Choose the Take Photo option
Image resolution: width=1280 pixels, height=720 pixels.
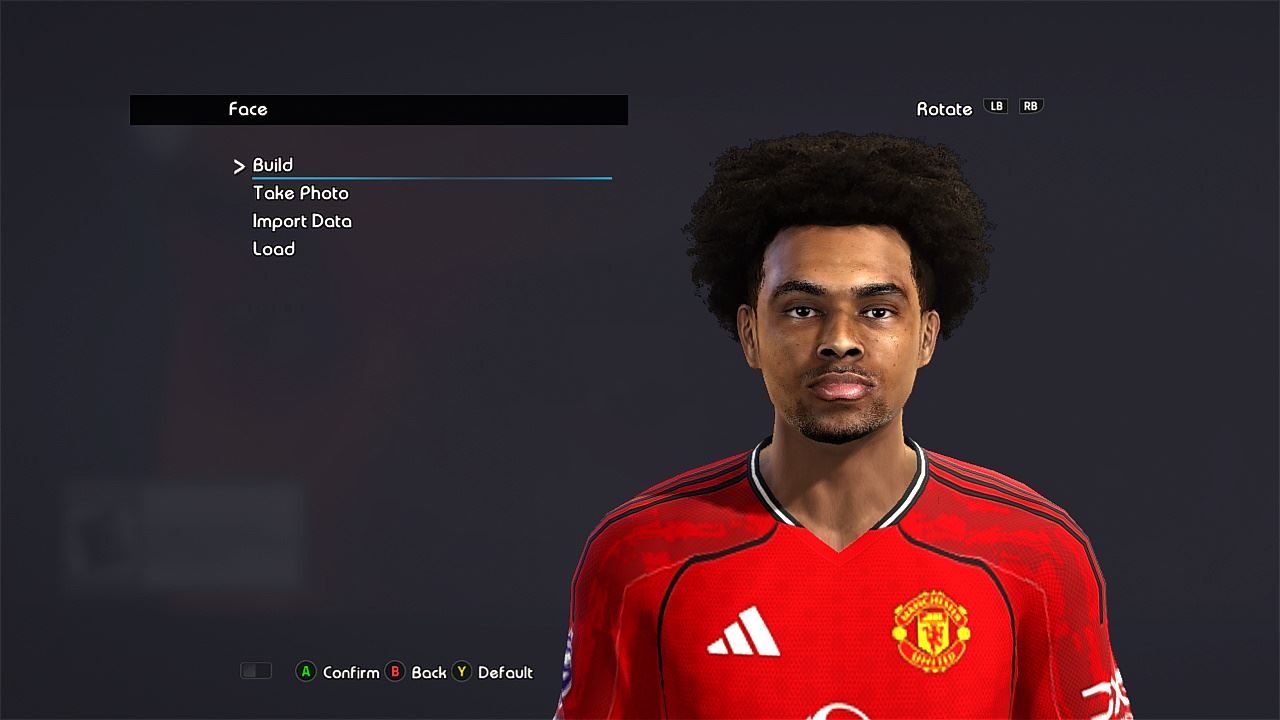(301, 193)
